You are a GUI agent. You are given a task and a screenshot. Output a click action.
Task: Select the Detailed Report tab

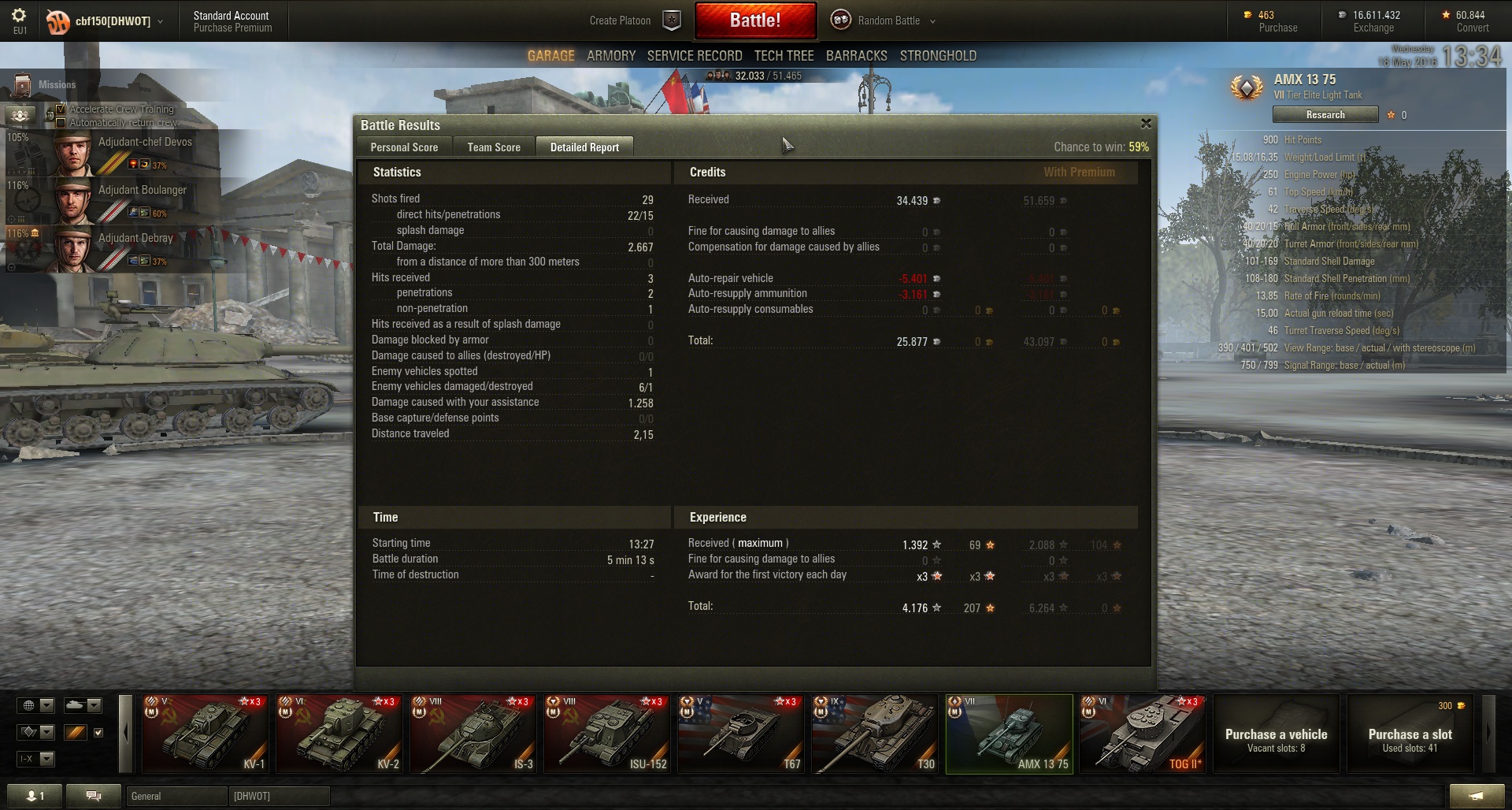click(584, 147)
